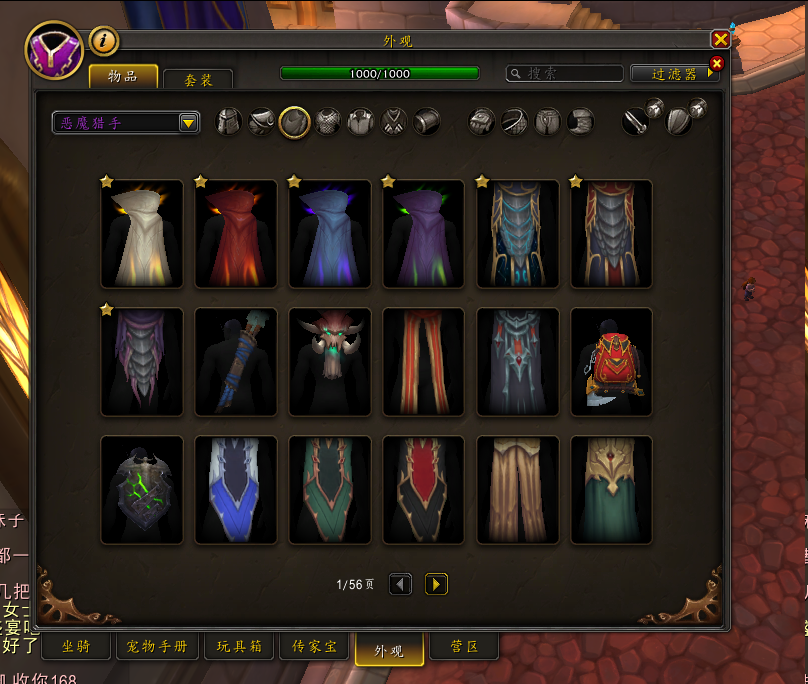
Task: Close the 外观 appearance window
Action: click(720, 40)
